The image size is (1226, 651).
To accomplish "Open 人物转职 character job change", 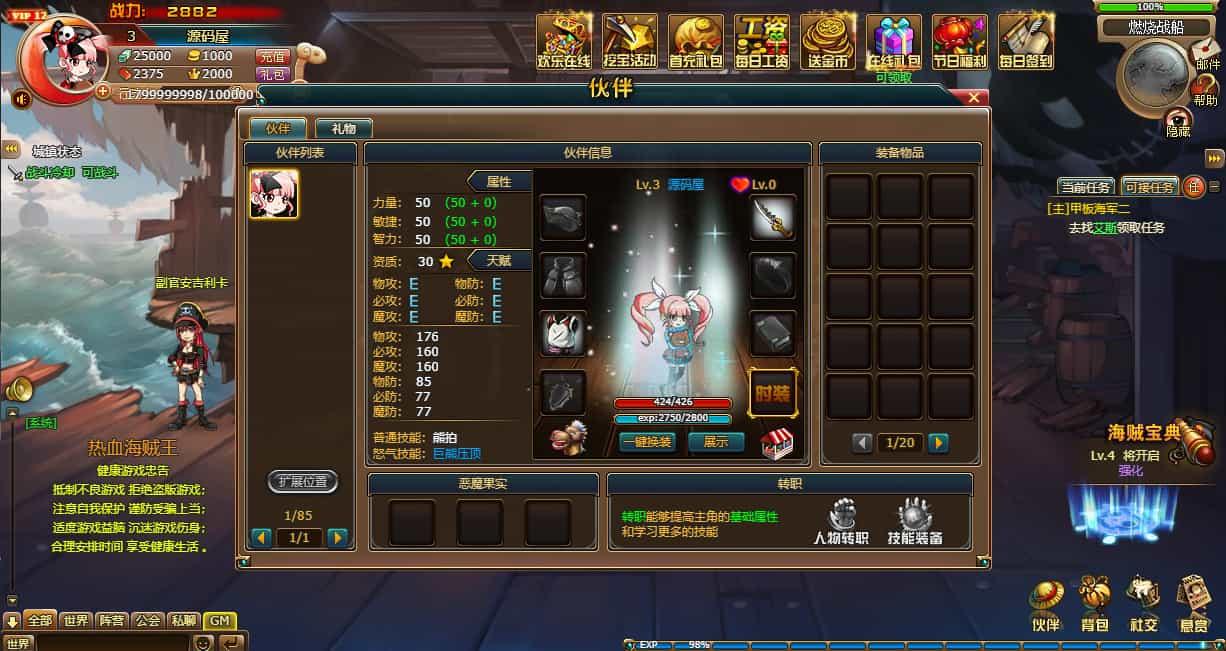I will click(840, 522).
